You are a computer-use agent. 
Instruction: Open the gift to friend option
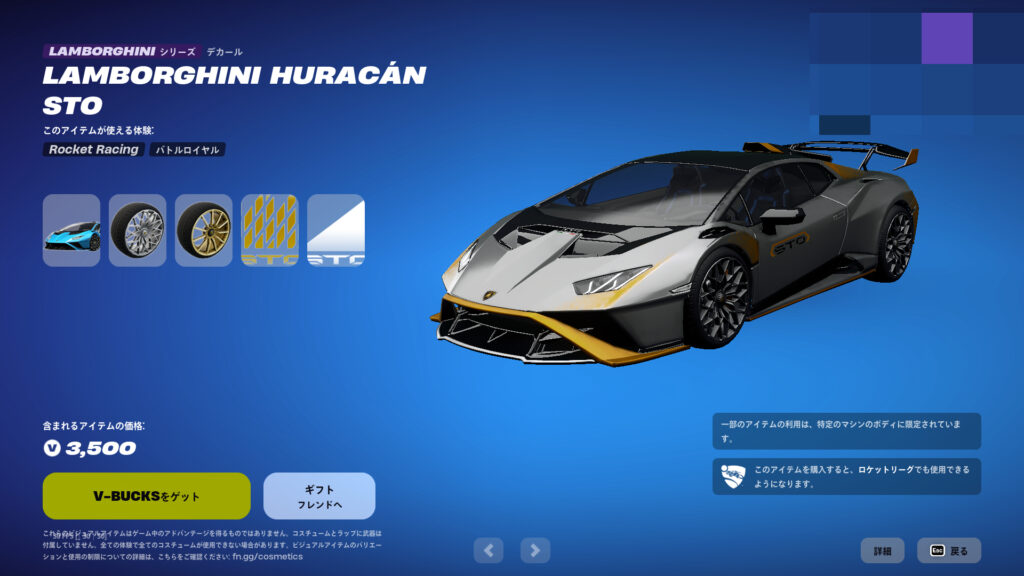(319, 496)
